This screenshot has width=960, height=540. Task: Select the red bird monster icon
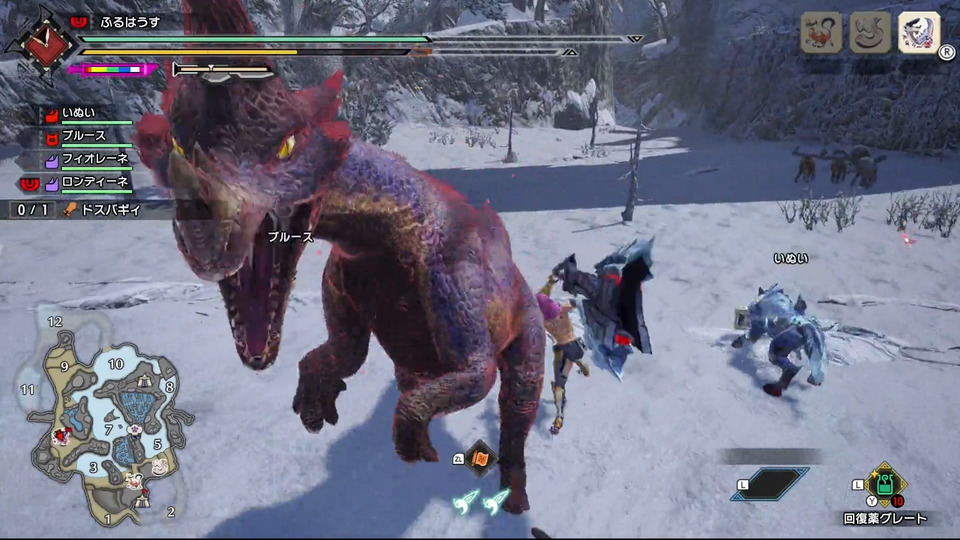pyautogui.click(x=820, y=33)
